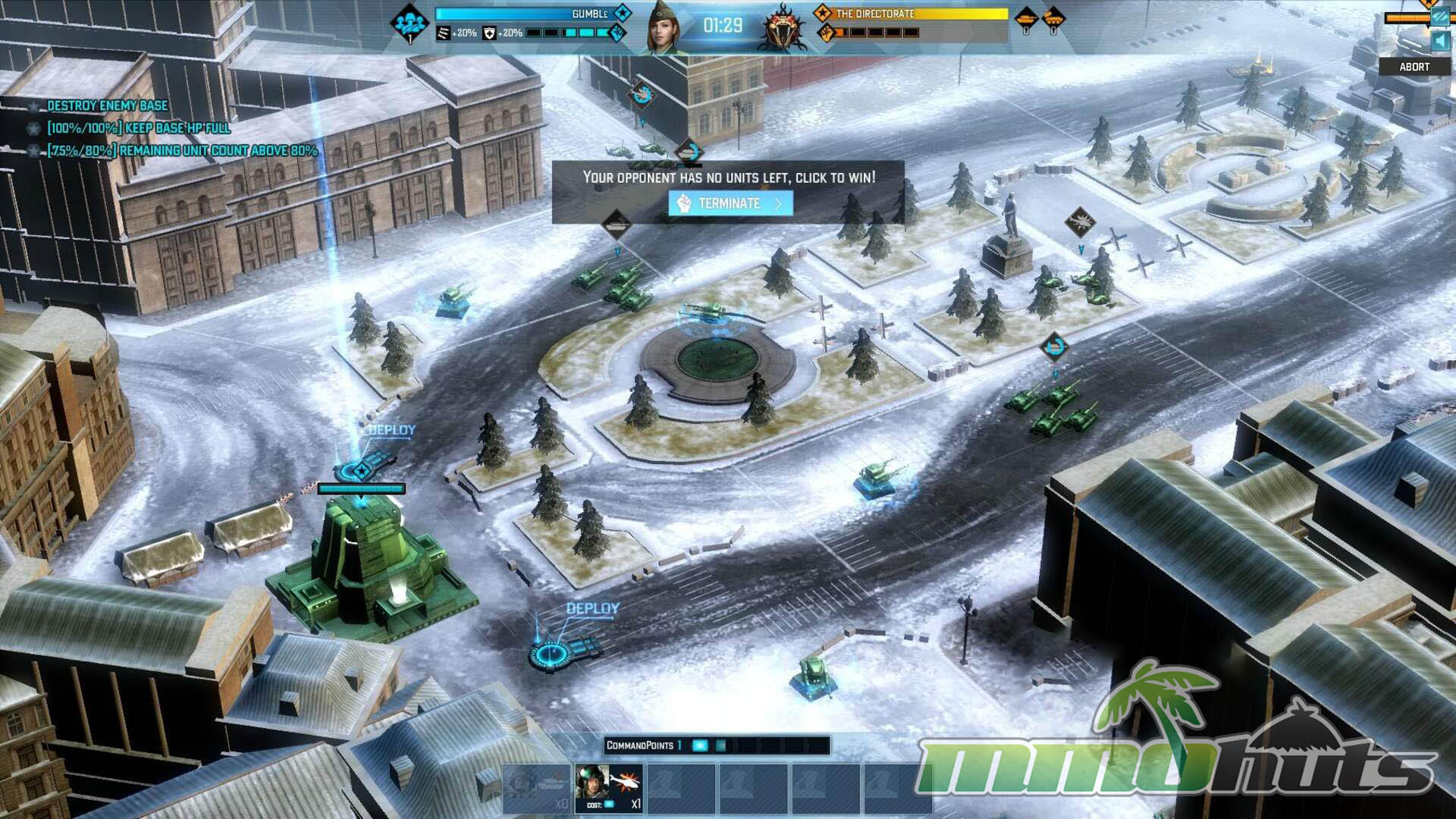Click the Terminate button to win

tap(730, 203)
